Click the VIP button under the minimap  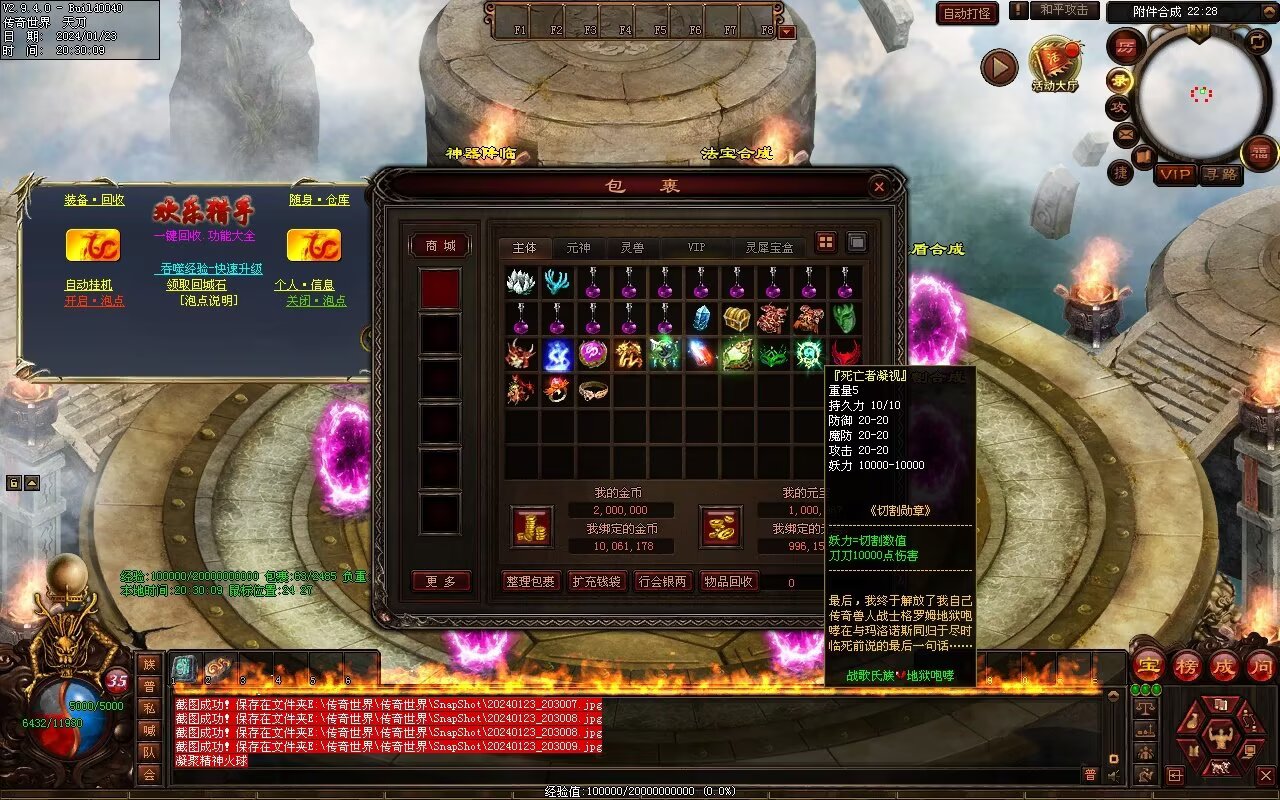pyautogui.click(x=1176, y=175)
